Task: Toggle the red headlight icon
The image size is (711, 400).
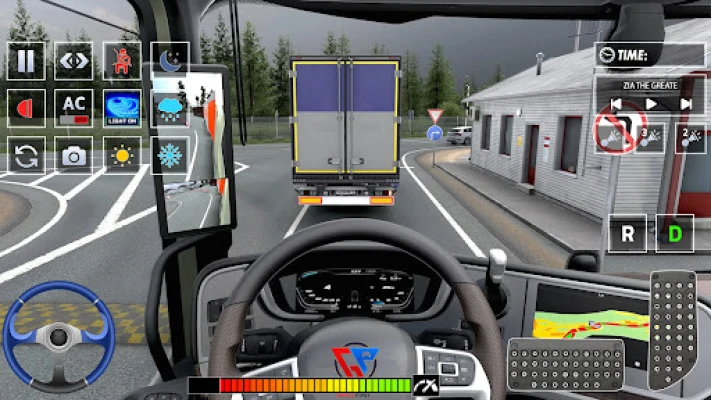Action: click(x=26, y=108)
